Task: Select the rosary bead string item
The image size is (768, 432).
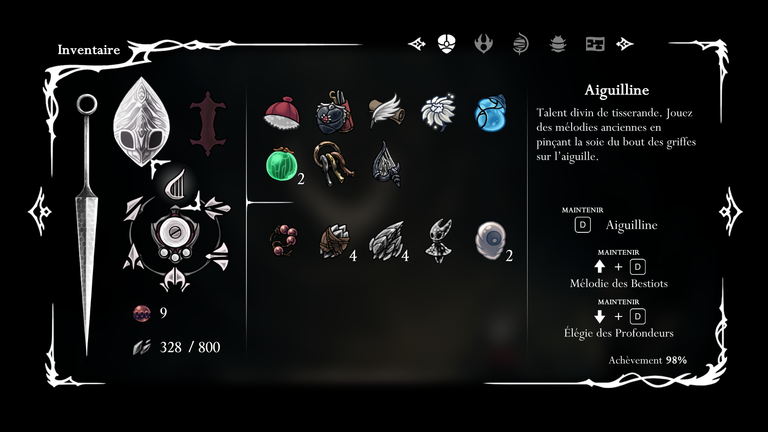Action: point(282,241)
